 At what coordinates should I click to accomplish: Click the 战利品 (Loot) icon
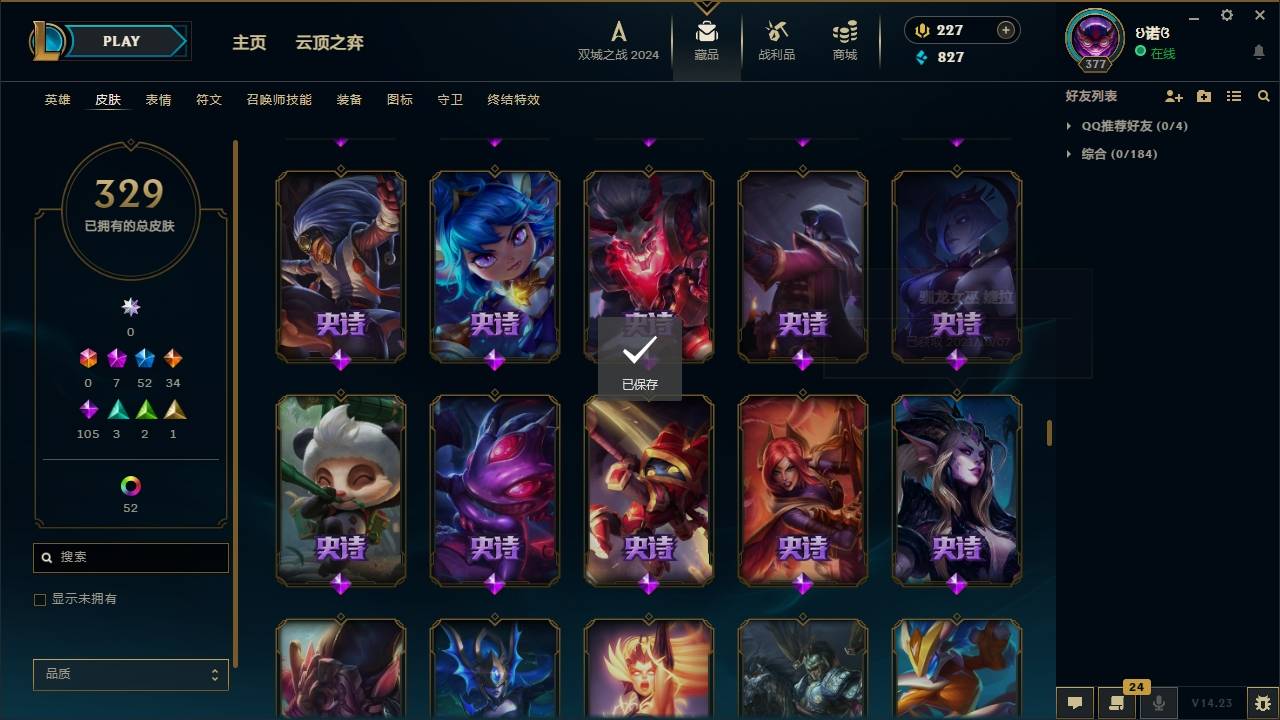click(x=777, y=32)
